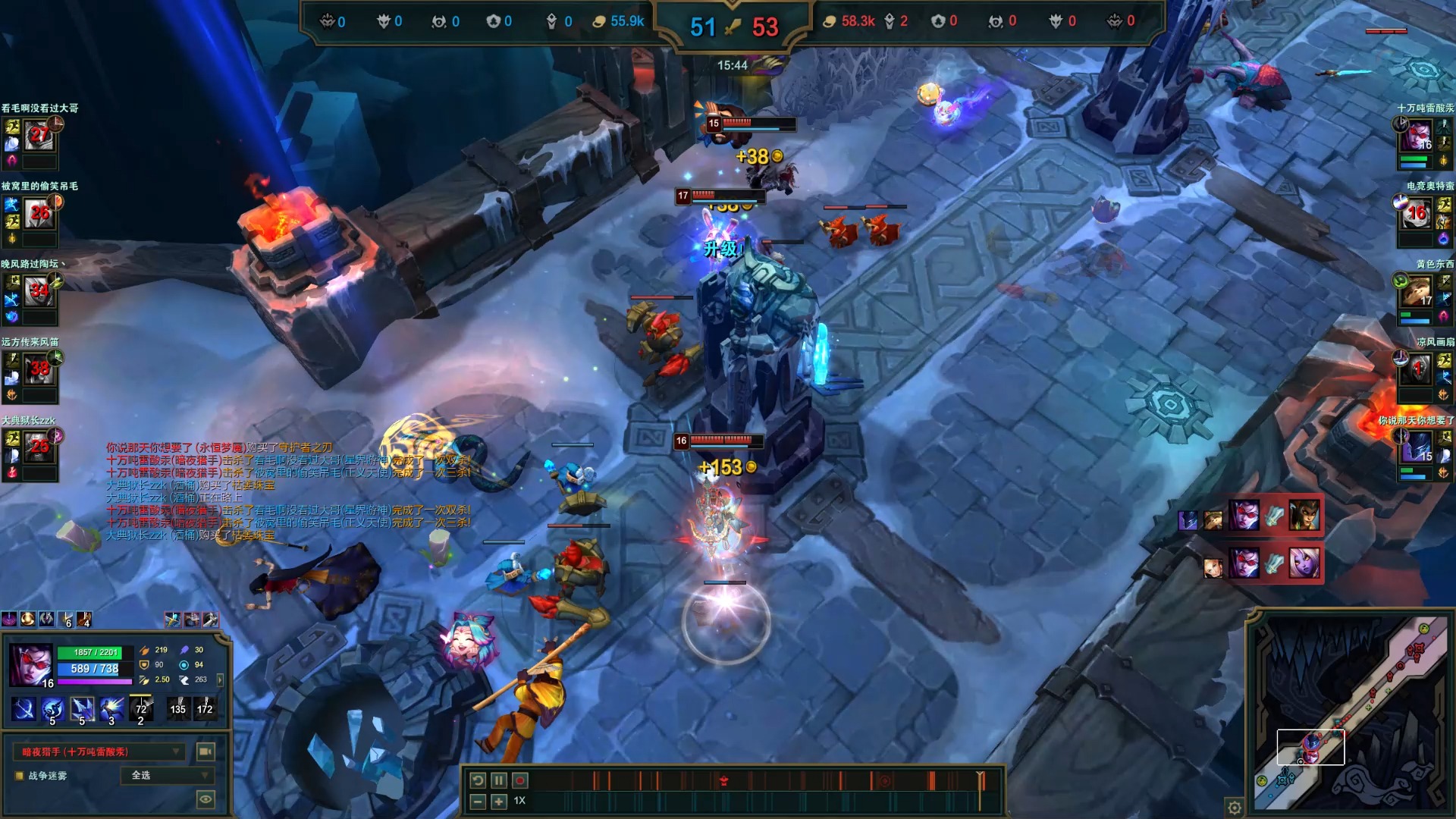Image resolution: width=1456 pixels, height=819 pixels.
Task: Start recording with the red record button
Action: 520,780
